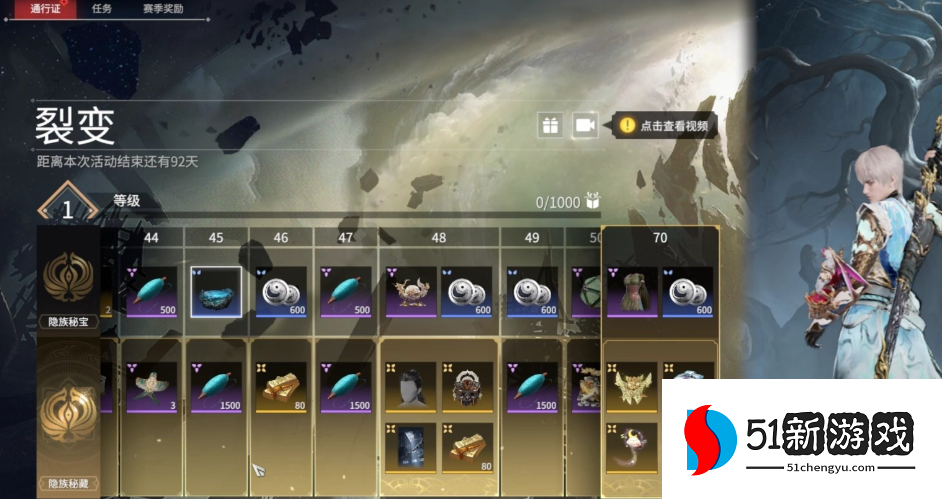Select the level 46 gold bars reward
Image resolution: width=942 pixels, height=499 pixels.
(x=281, y=387)
